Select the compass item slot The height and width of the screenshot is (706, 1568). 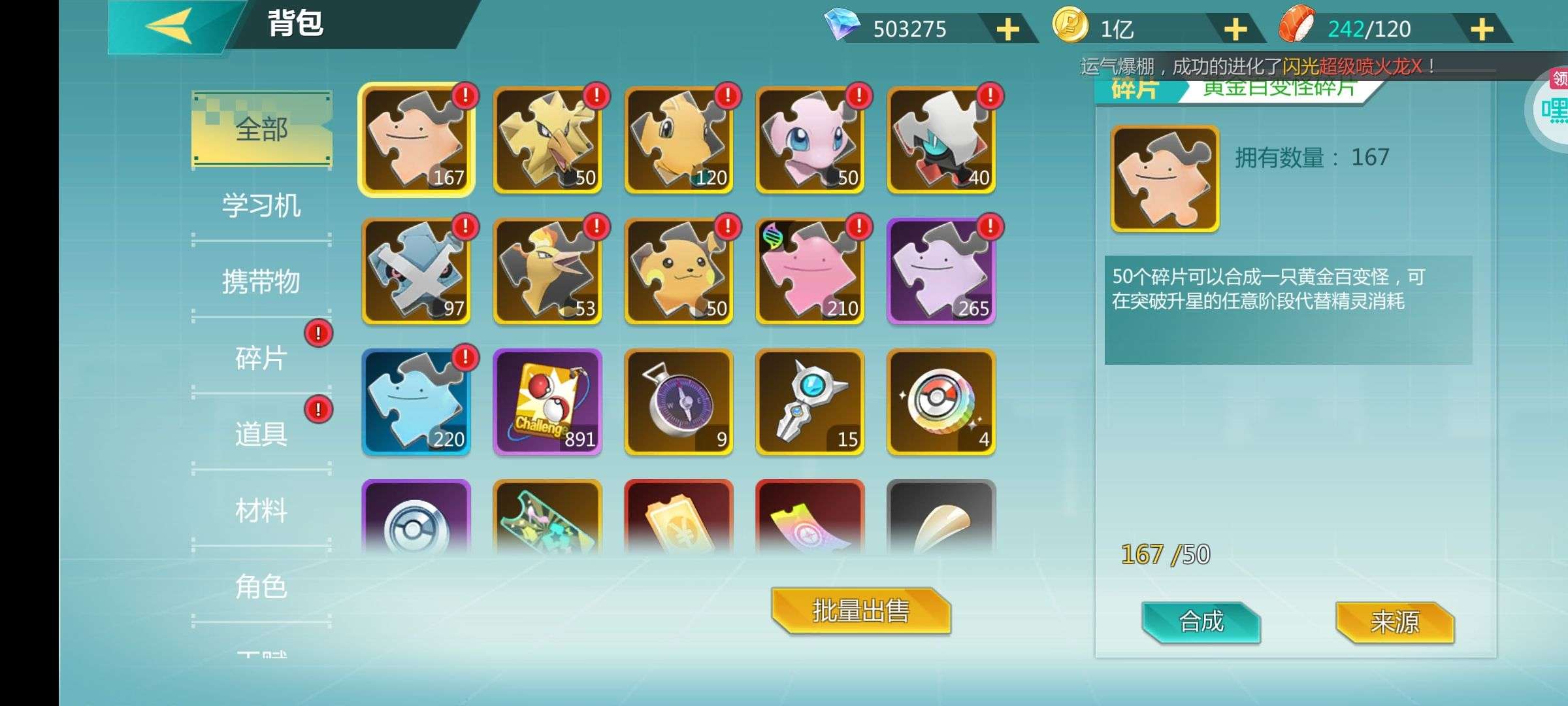pos(679,402)
